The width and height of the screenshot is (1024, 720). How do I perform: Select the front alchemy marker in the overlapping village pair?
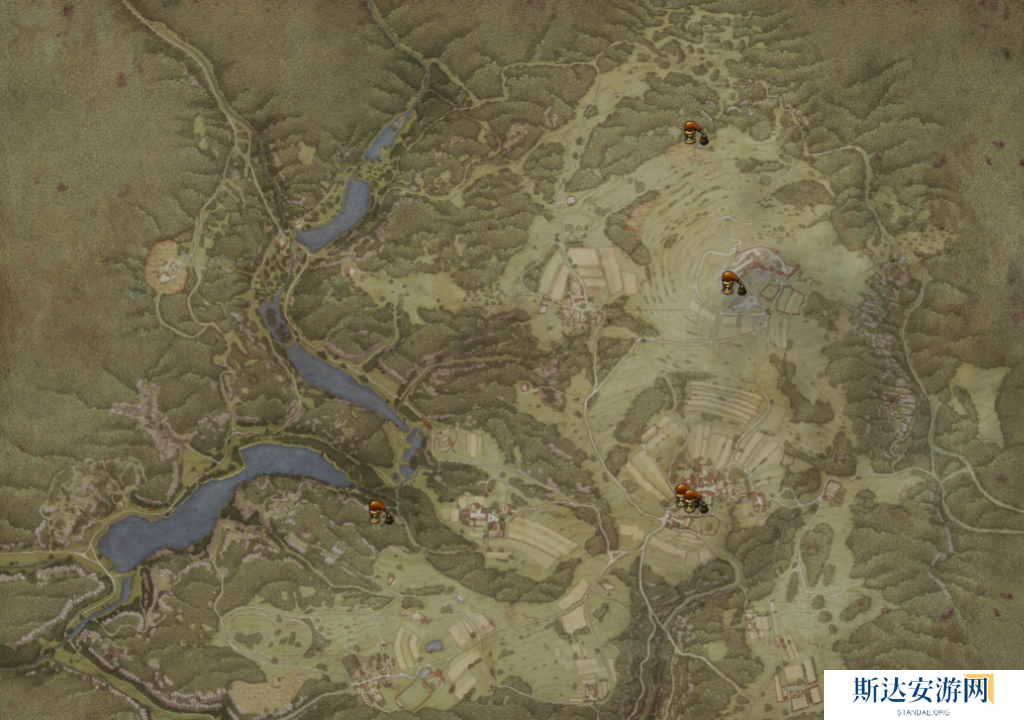tap(695, 502)
